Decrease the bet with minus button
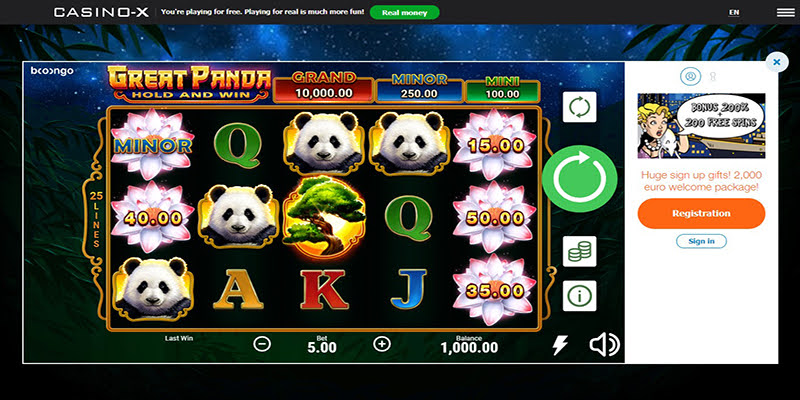 [262, 344]
